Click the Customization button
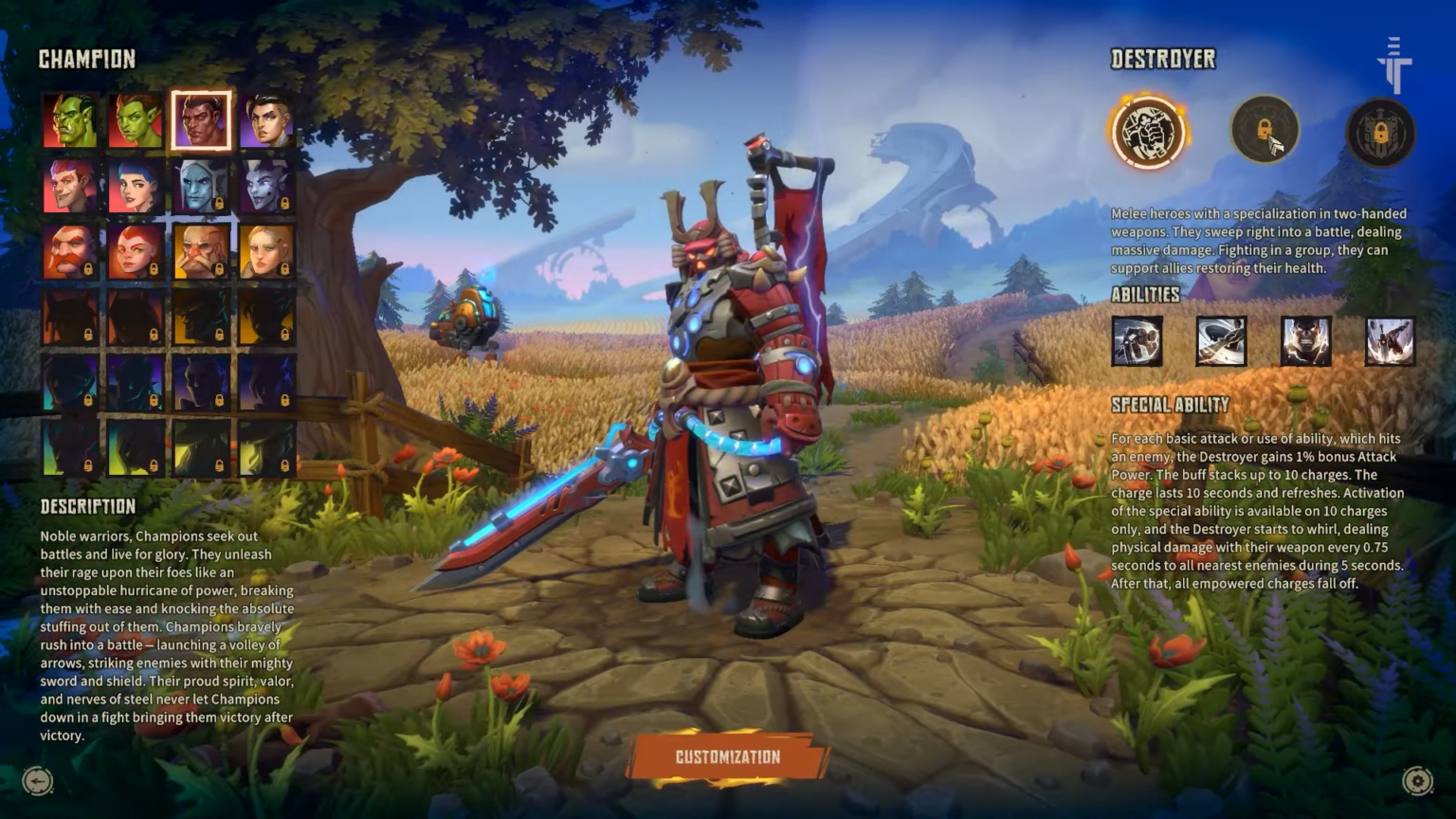This screenshot has width=1456, height=819. 727,756
